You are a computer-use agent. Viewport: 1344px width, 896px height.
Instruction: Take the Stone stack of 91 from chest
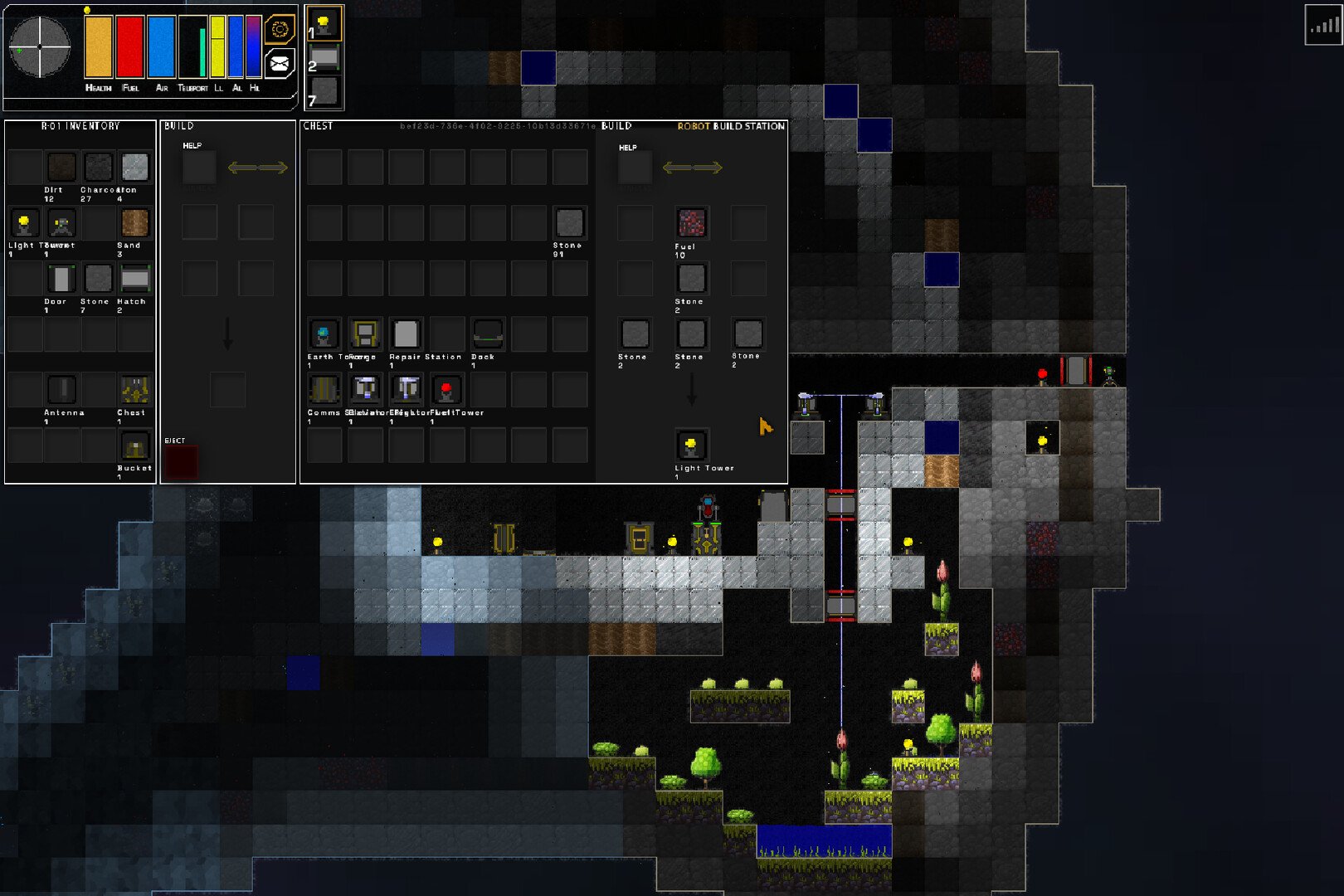coord(569,223)
